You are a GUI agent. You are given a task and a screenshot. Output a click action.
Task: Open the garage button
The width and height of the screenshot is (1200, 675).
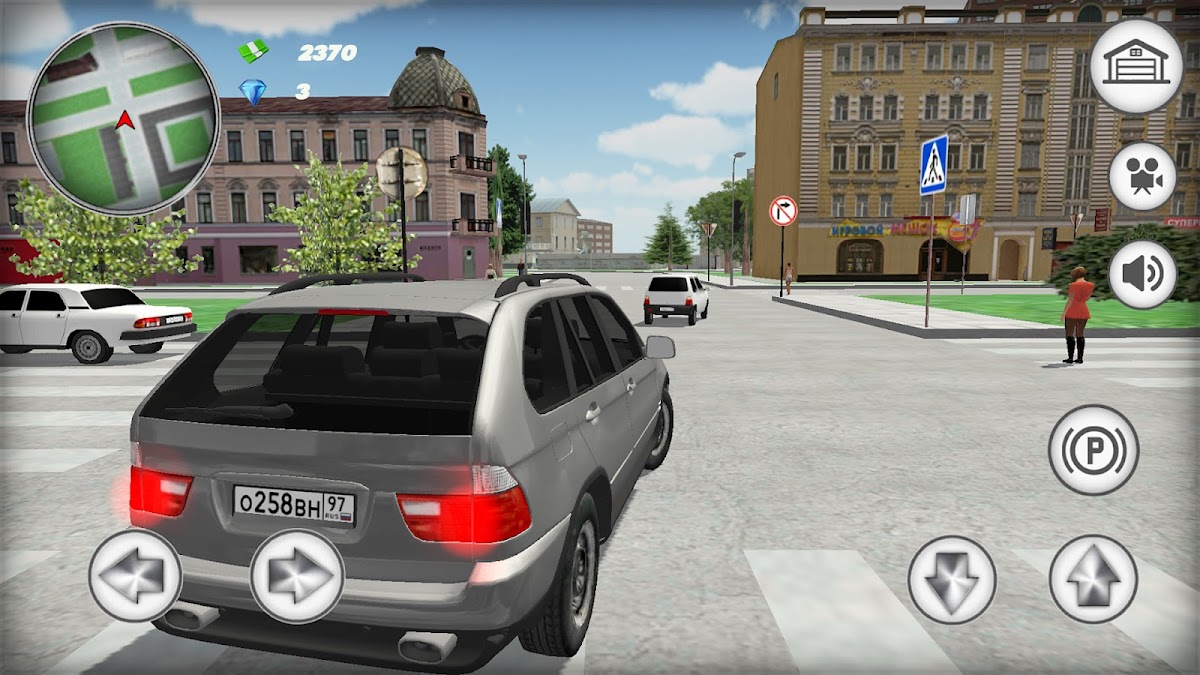(1135, 66)
